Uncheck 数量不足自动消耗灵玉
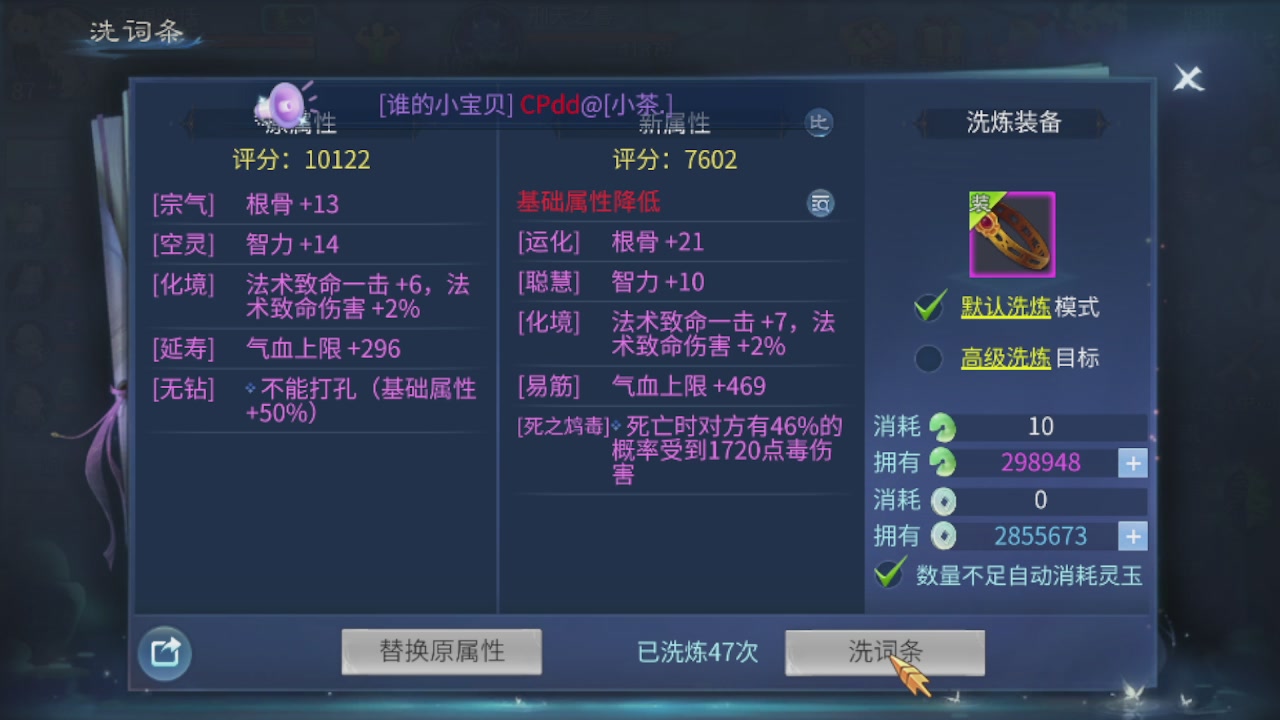Image resolution: width=1280 pixels, height=720 pixels. tap(888, 575)
